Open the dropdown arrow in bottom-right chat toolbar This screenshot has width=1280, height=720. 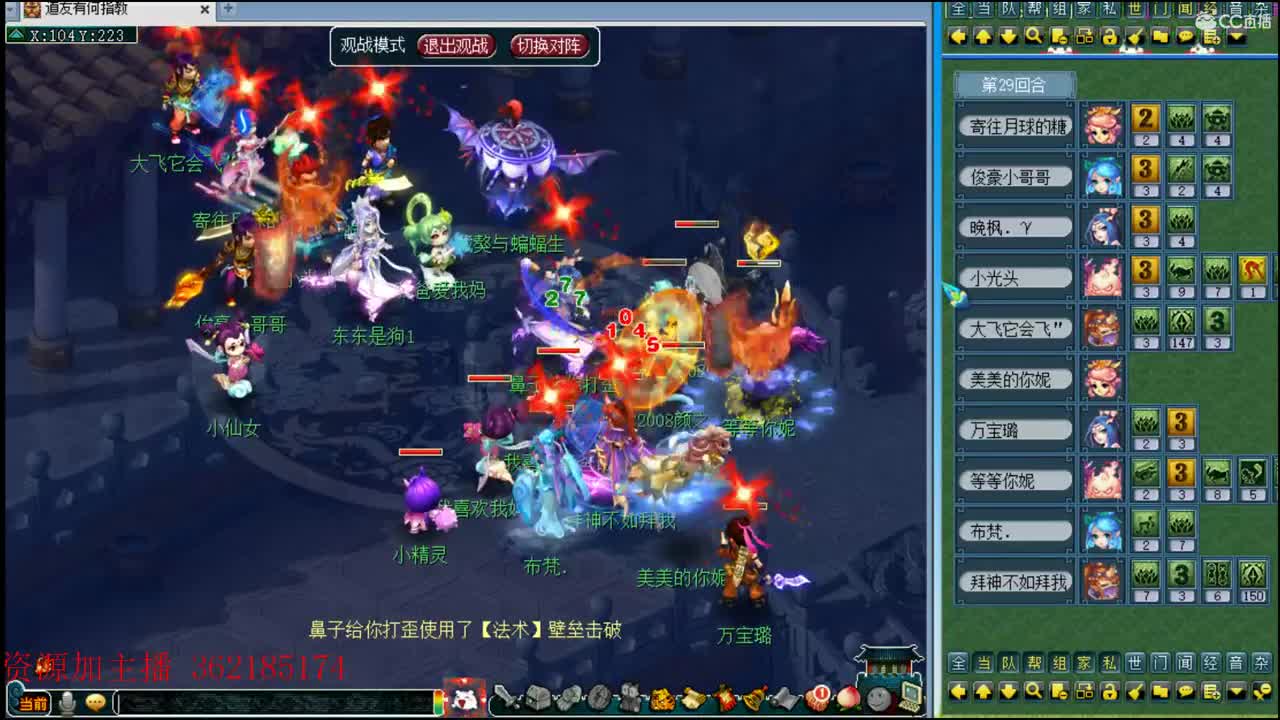(1235, 689)
